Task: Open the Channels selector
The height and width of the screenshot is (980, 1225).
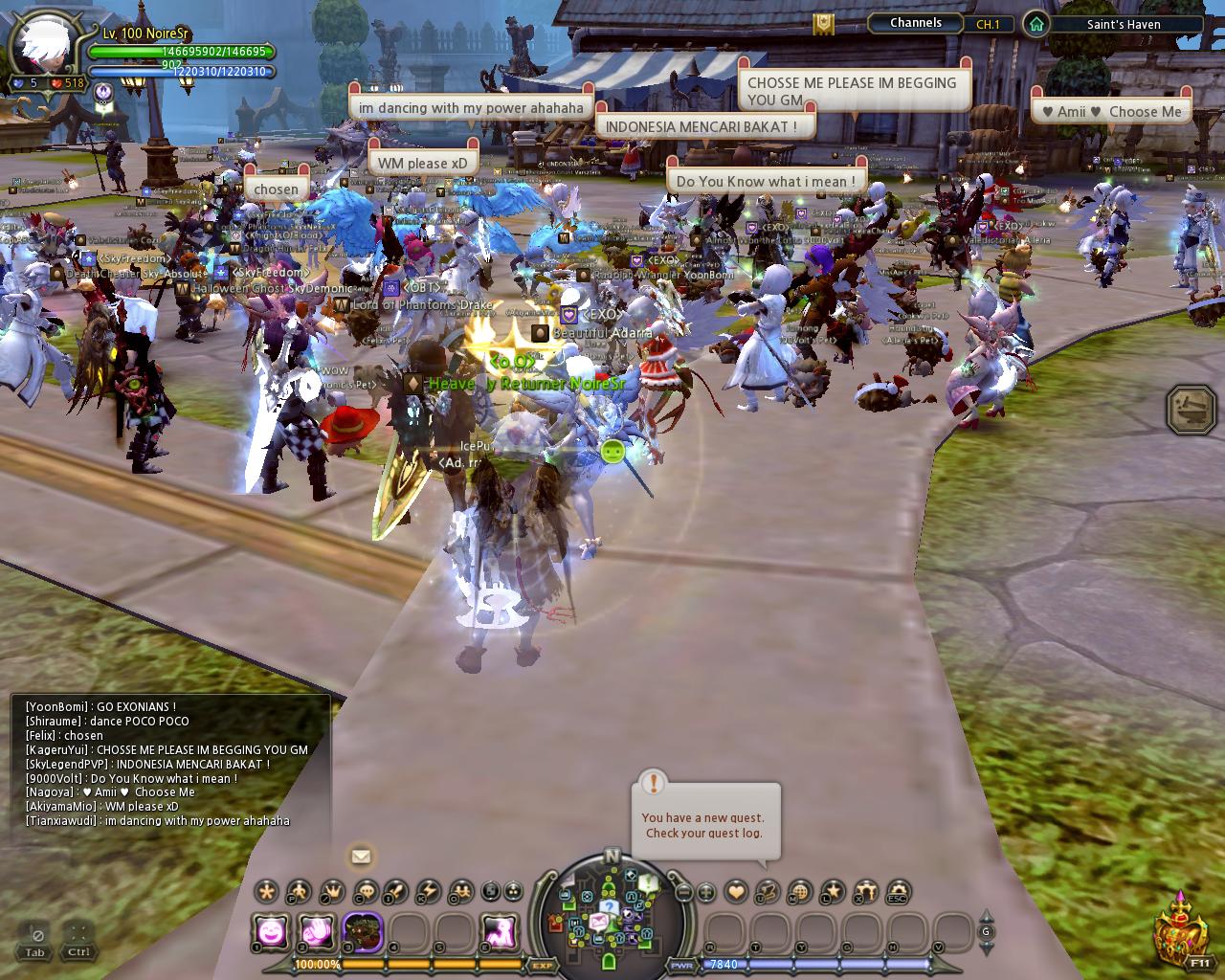Action: (916, 23)
